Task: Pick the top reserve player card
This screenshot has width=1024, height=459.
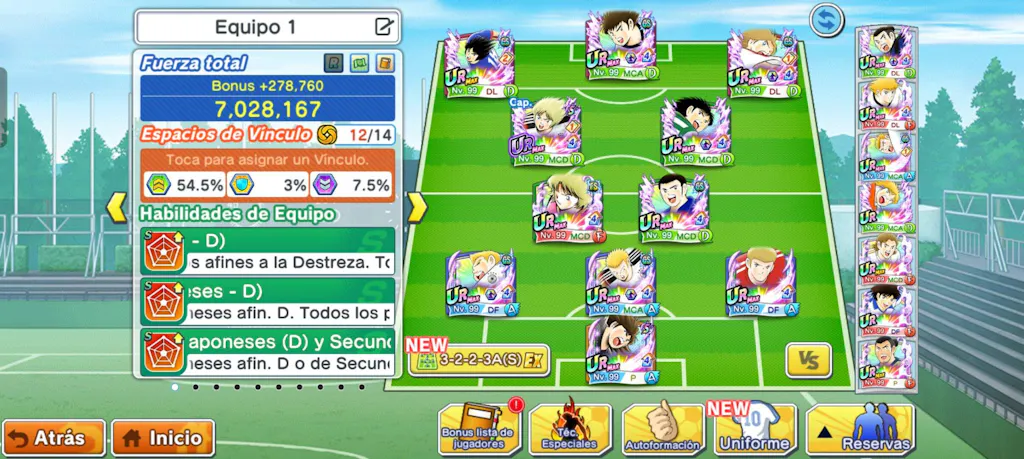Action: coord(886,52)
